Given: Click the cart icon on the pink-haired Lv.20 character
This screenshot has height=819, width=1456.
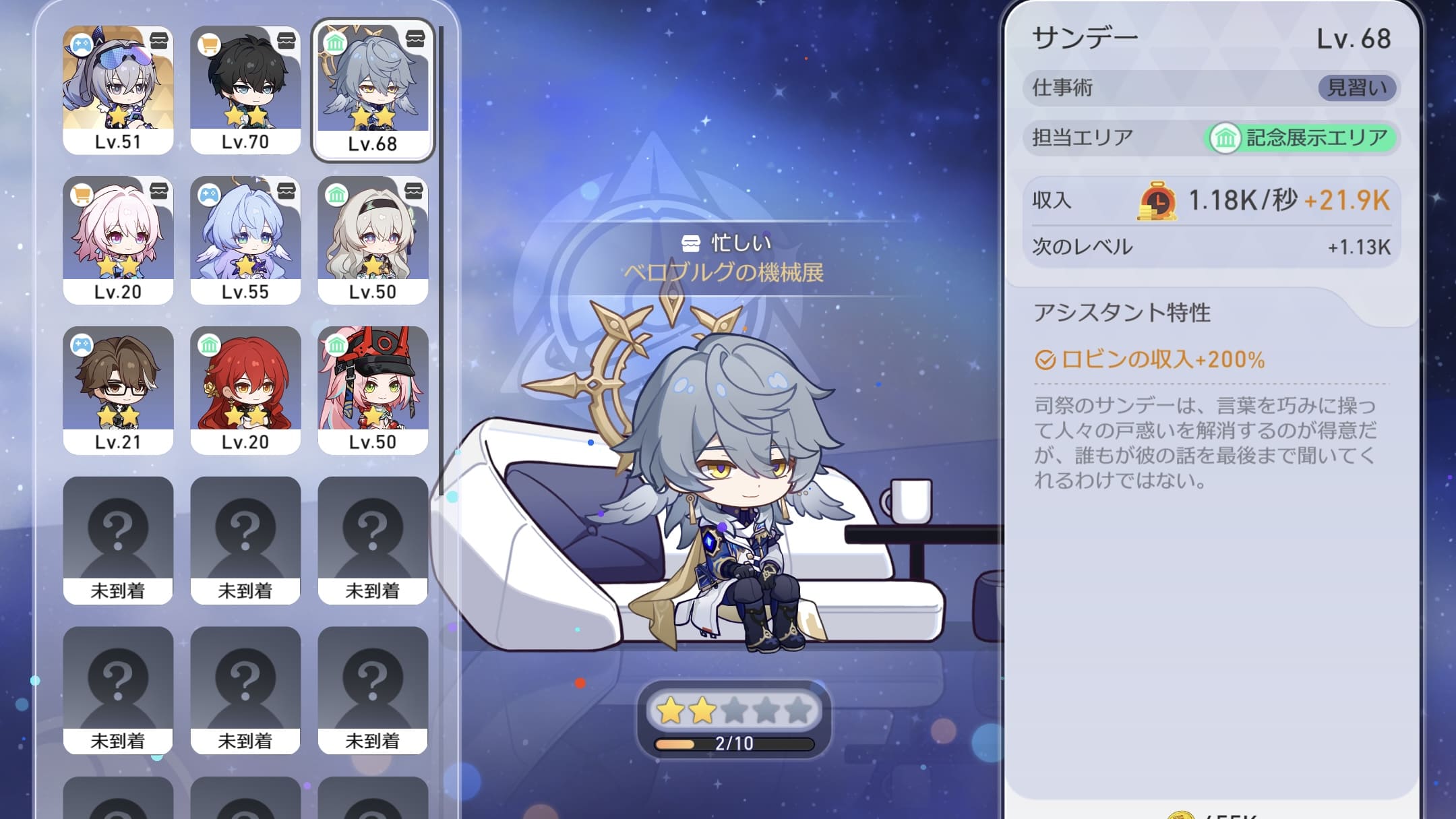Looking at the screenshot, I should pyautogui.click(x=81, y=193).
